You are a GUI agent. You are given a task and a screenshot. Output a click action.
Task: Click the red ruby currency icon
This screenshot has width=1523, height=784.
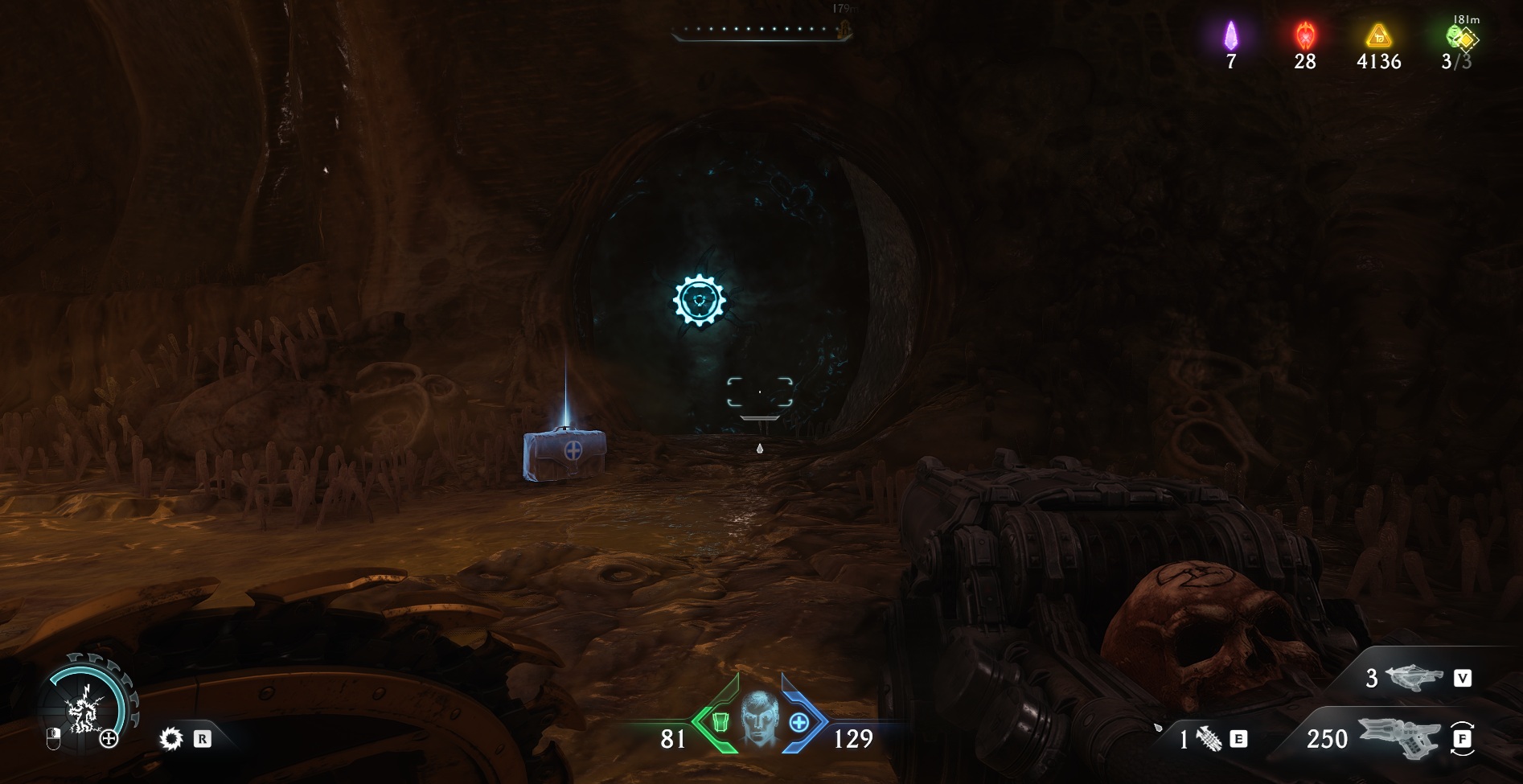(1304, 35)
